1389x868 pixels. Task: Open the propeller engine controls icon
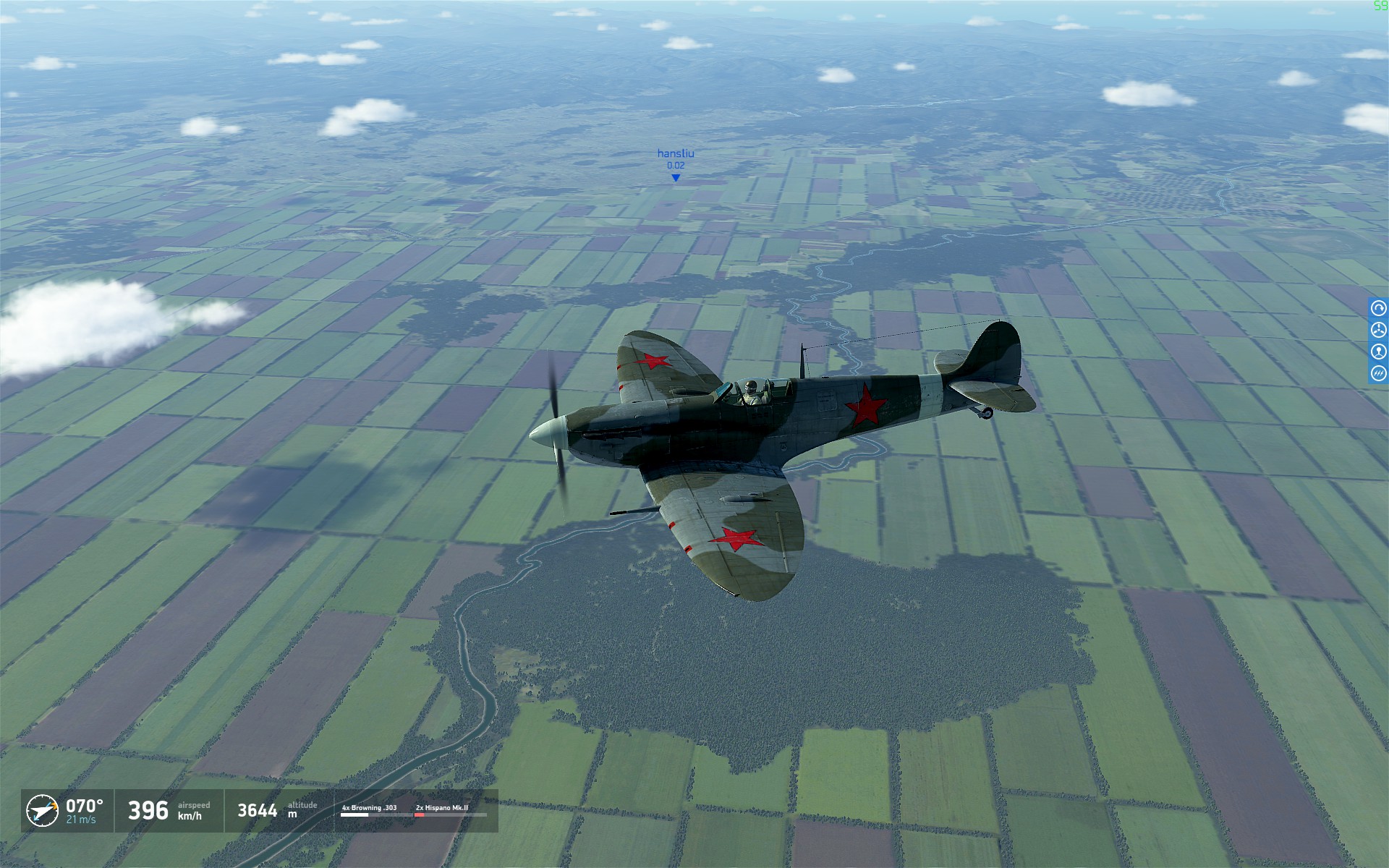pos(1378,330)
